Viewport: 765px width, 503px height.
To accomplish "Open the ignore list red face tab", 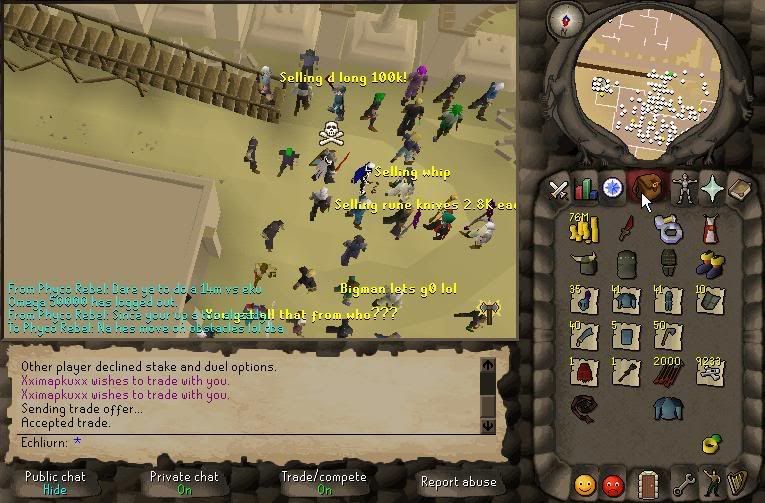I will [x=613, y=484].
